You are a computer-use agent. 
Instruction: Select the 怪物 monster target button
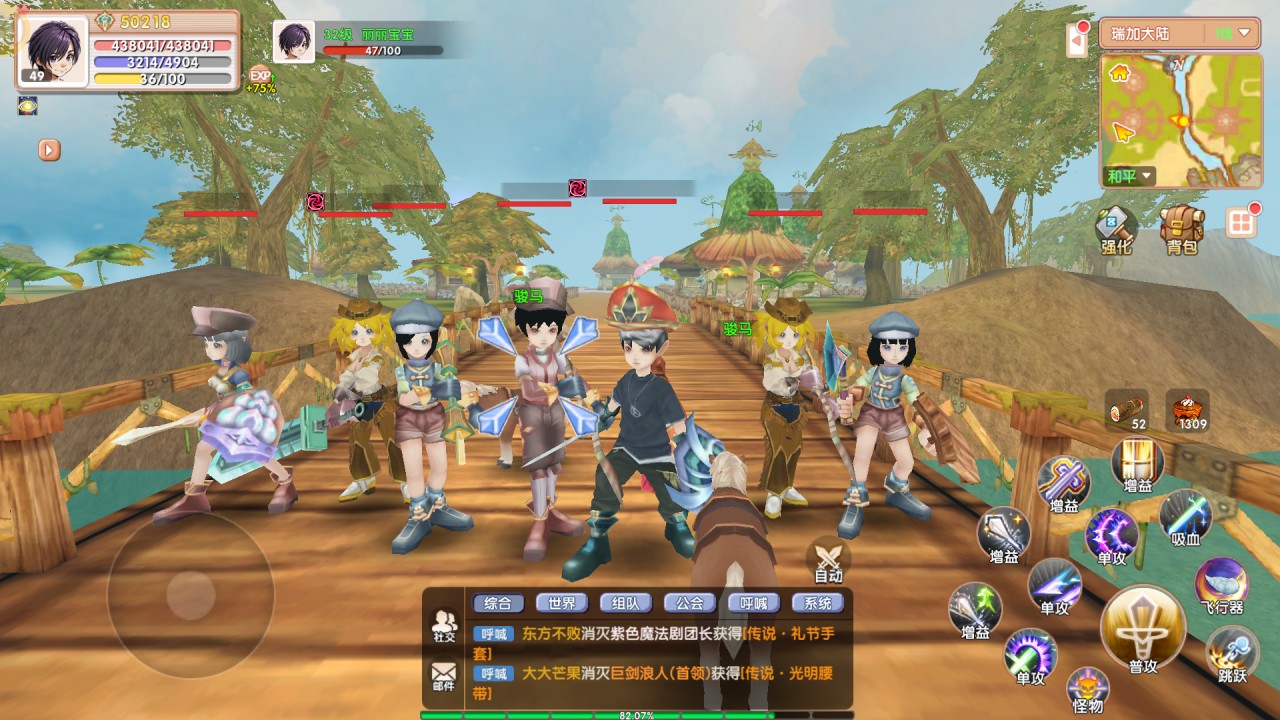coord(1087,688)
